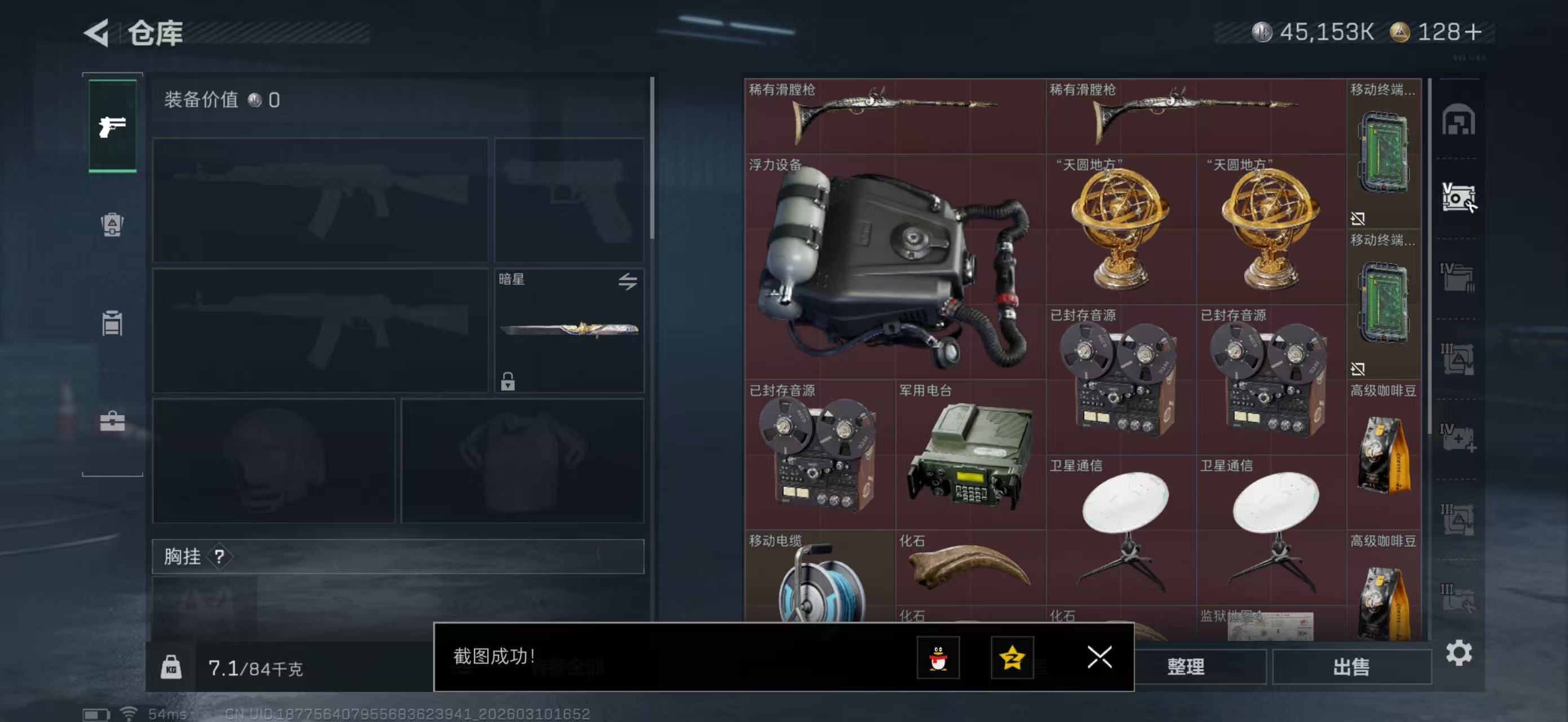Share screenshot to the yellow star Qzone
Image resolution: width=1568 pixels, height=722 pixels.
pyautogui.click(x=1012, y=658)
